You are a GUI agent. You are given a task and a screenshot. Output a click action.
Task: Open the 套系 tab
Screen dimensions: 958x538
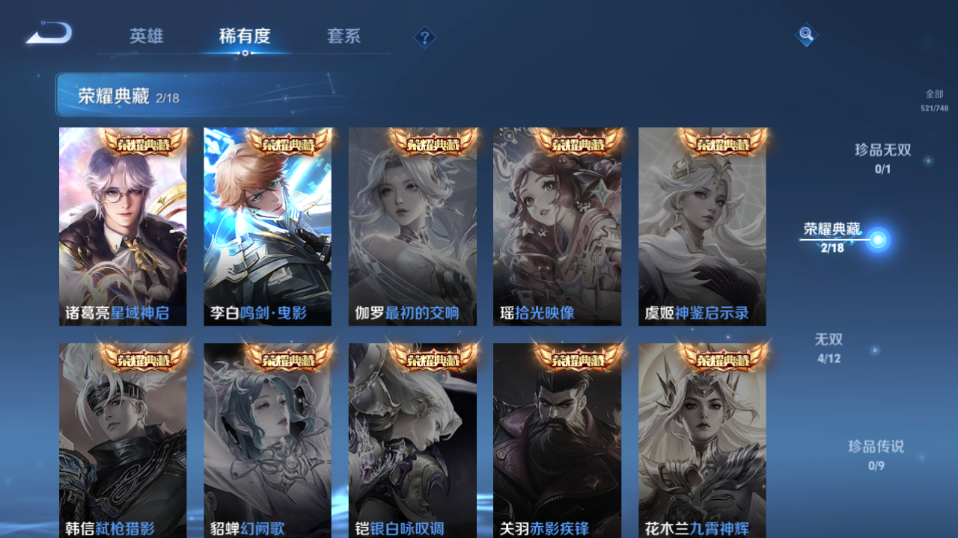click(343, 36)
